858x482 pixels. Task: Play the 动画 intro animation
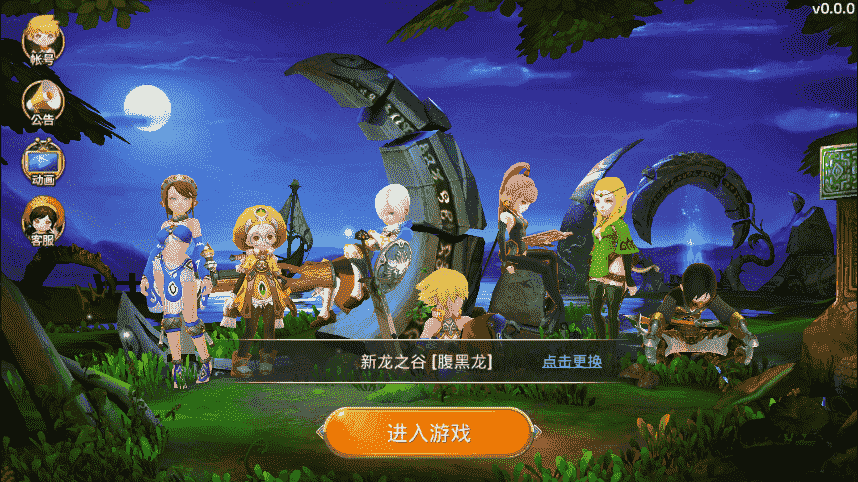point(43,162)
